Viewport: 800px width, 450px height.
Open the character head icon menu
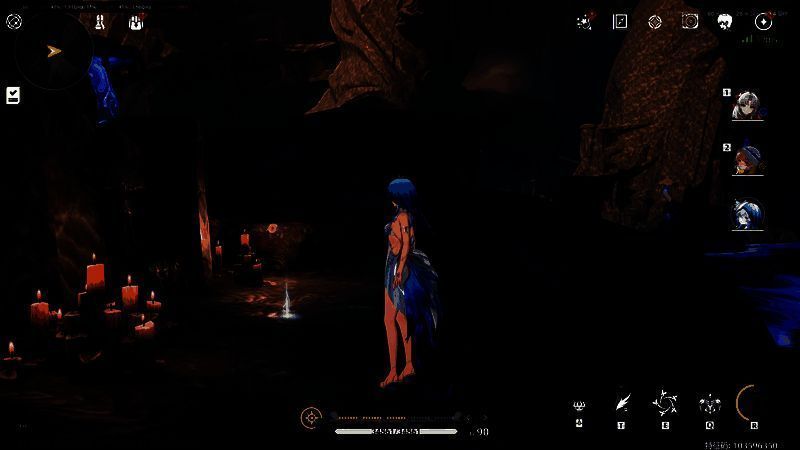(726, 21)
